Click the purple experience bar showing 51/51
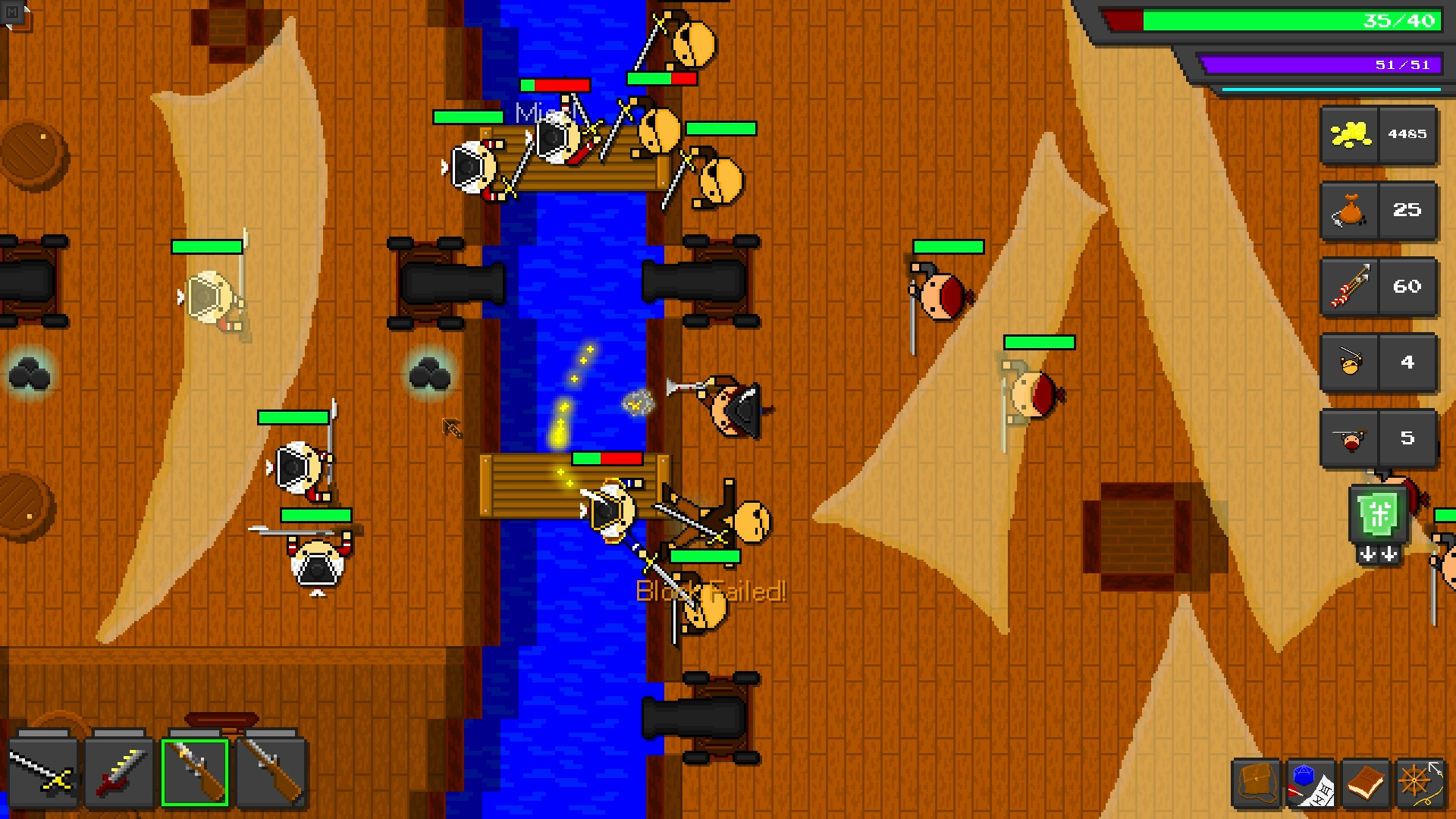 (x=1323, y=64)
